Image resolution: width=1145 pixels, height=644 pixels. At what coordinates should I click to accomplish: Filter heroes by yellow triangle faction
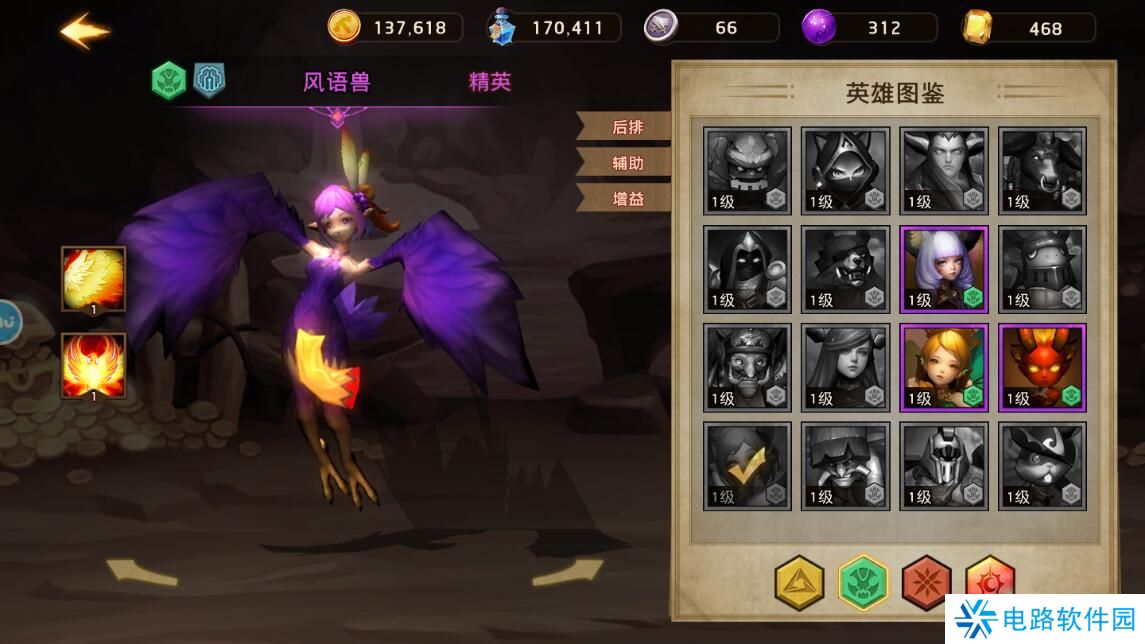pos(799,582)
